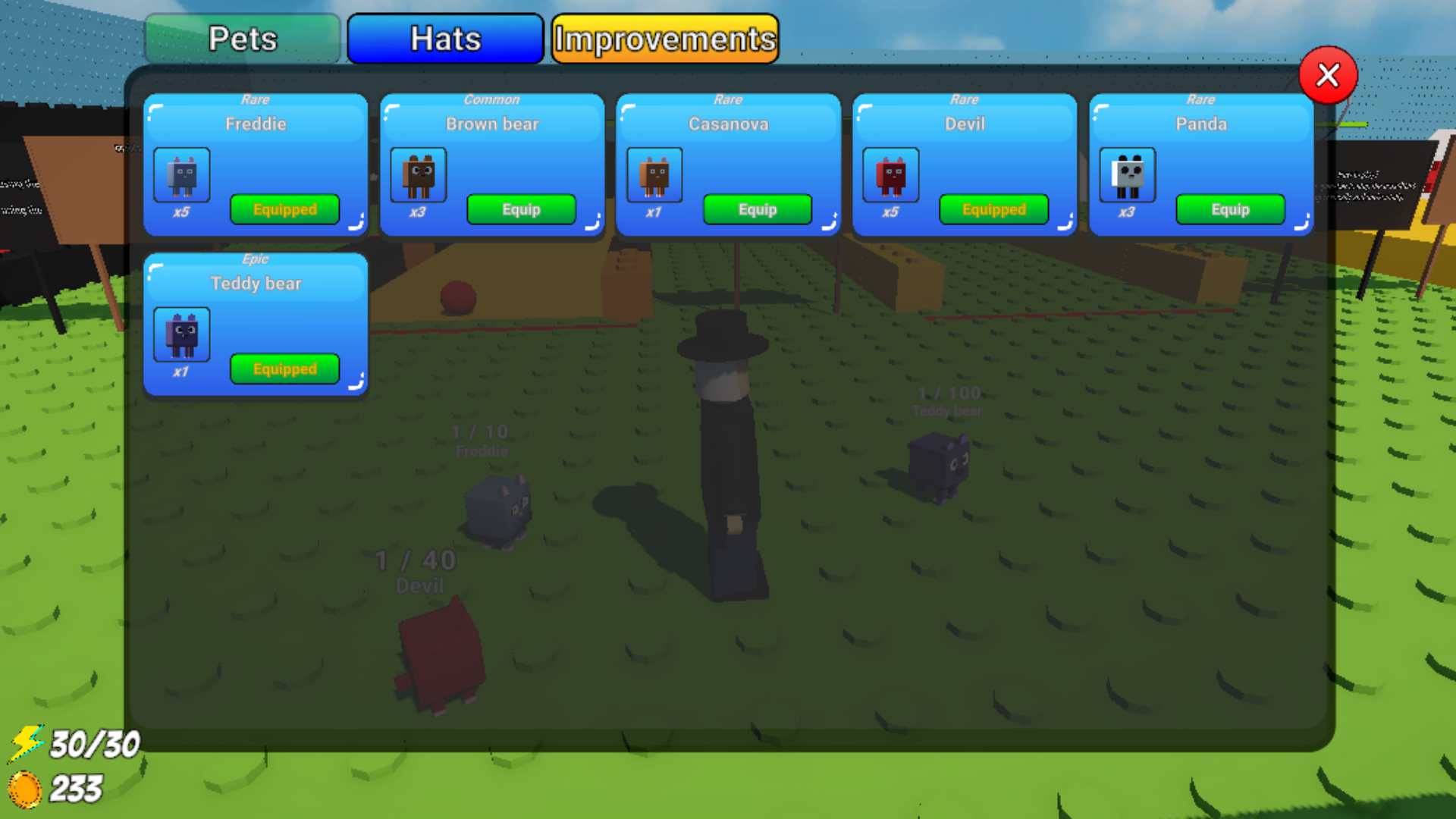This screenshot has height=819, width=1456.
Task: Equip the Panda pet
Action: click(1229, 209)
